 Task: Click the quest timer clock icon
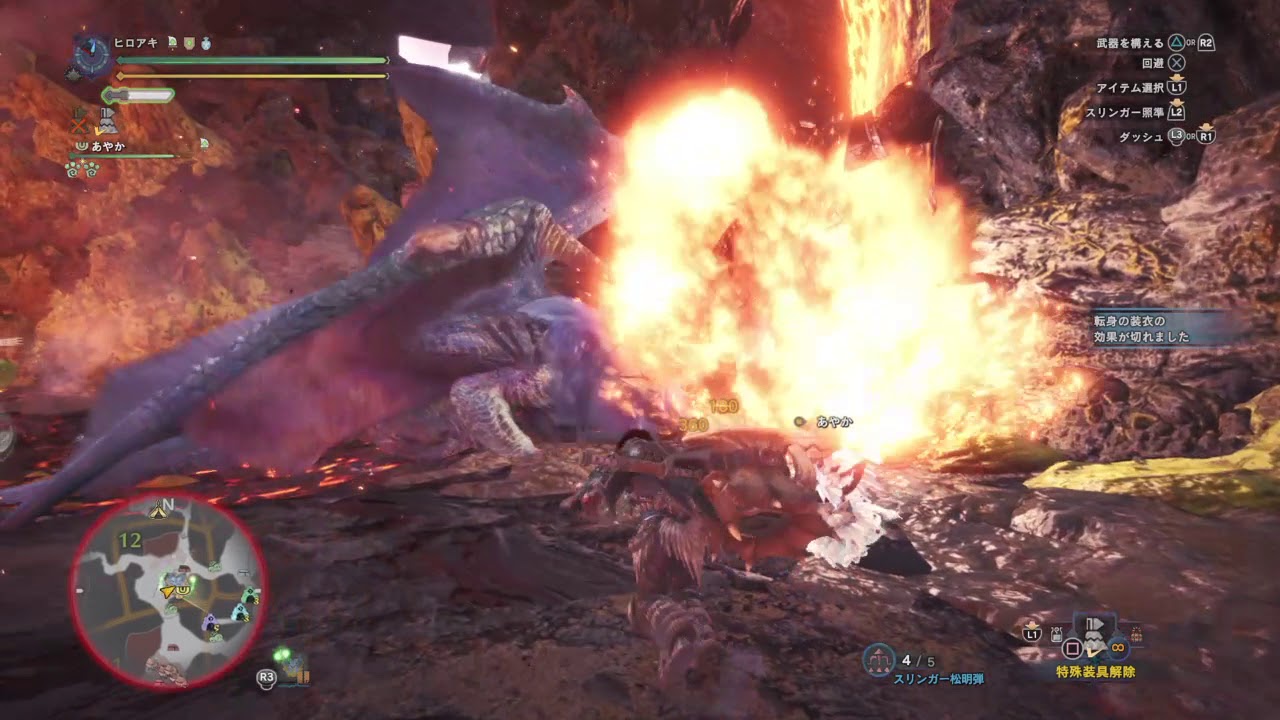(92, 56)
